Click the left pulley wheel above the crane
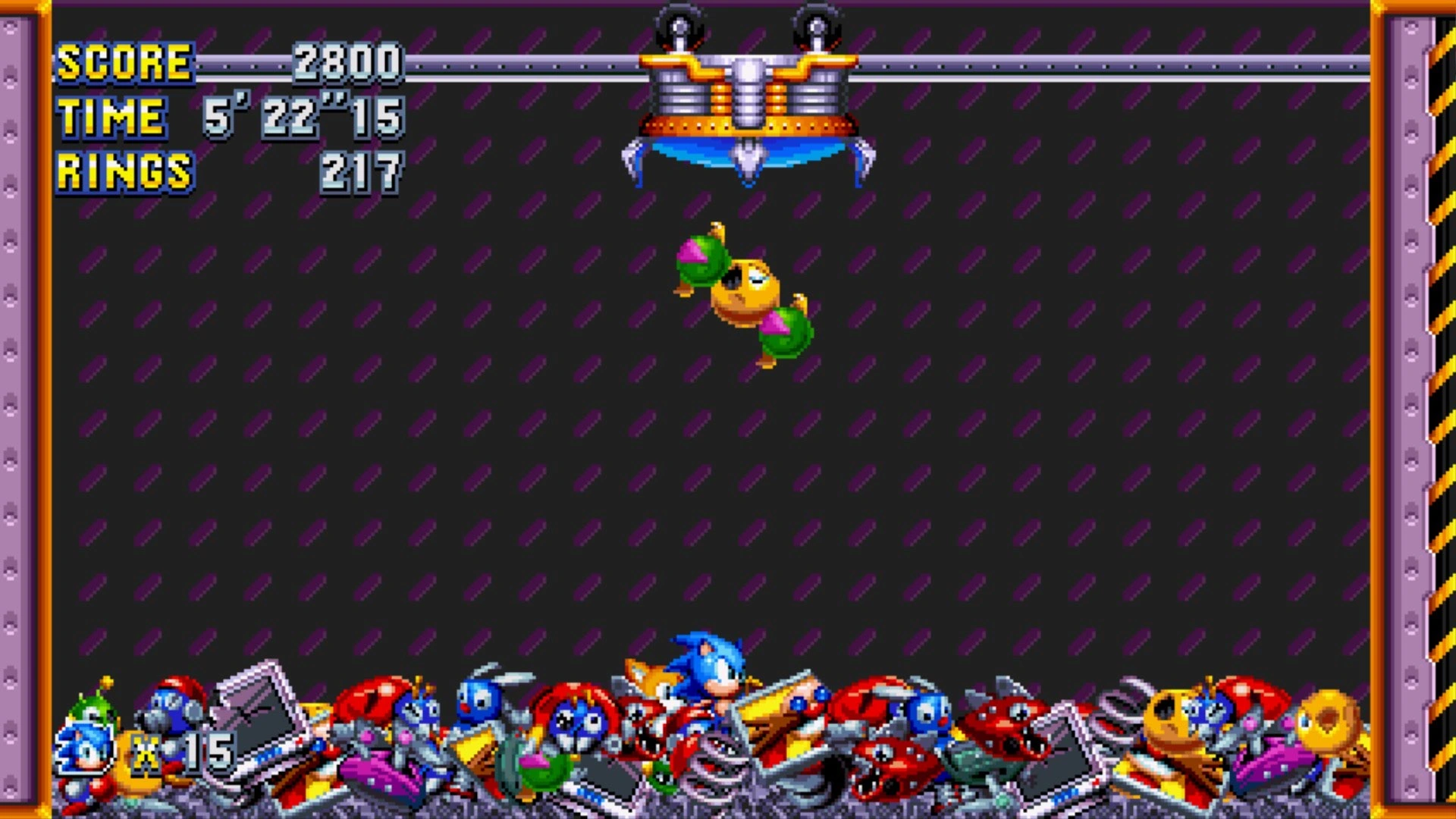The image size is (1456, 819). click(x=679, y=23)
